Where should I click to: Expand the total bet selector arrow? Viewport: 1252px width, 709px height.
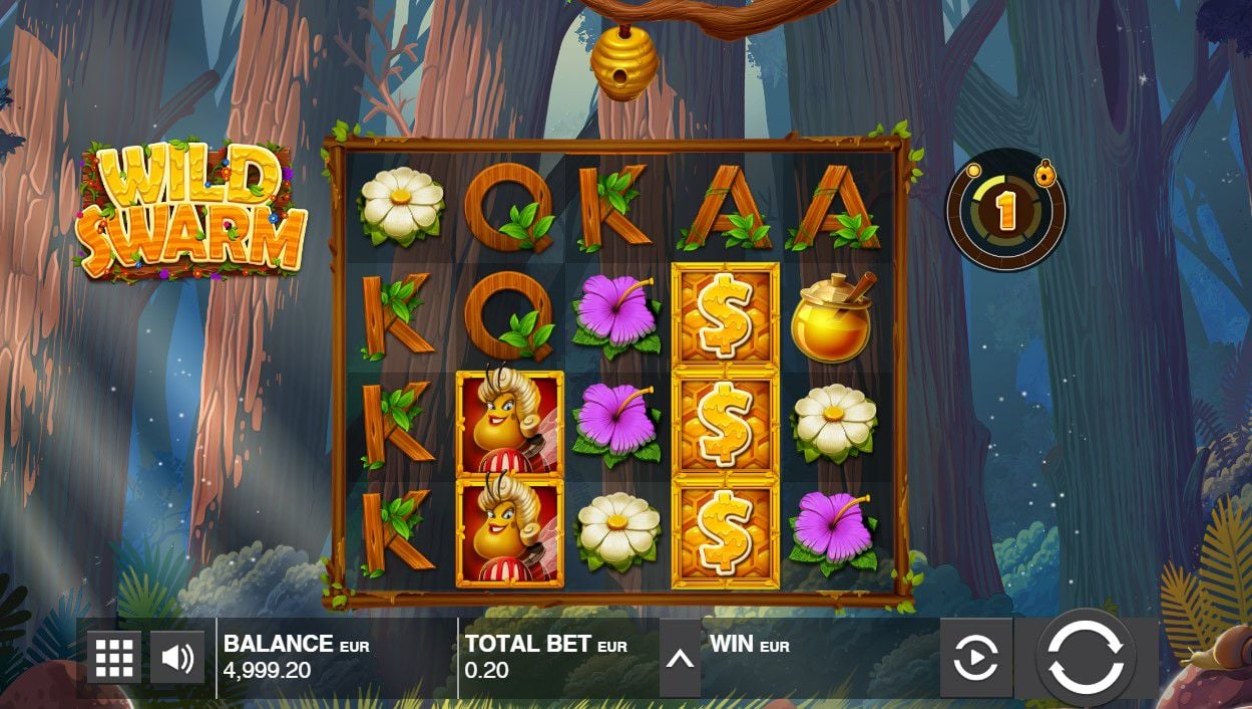tap(680, 658)
